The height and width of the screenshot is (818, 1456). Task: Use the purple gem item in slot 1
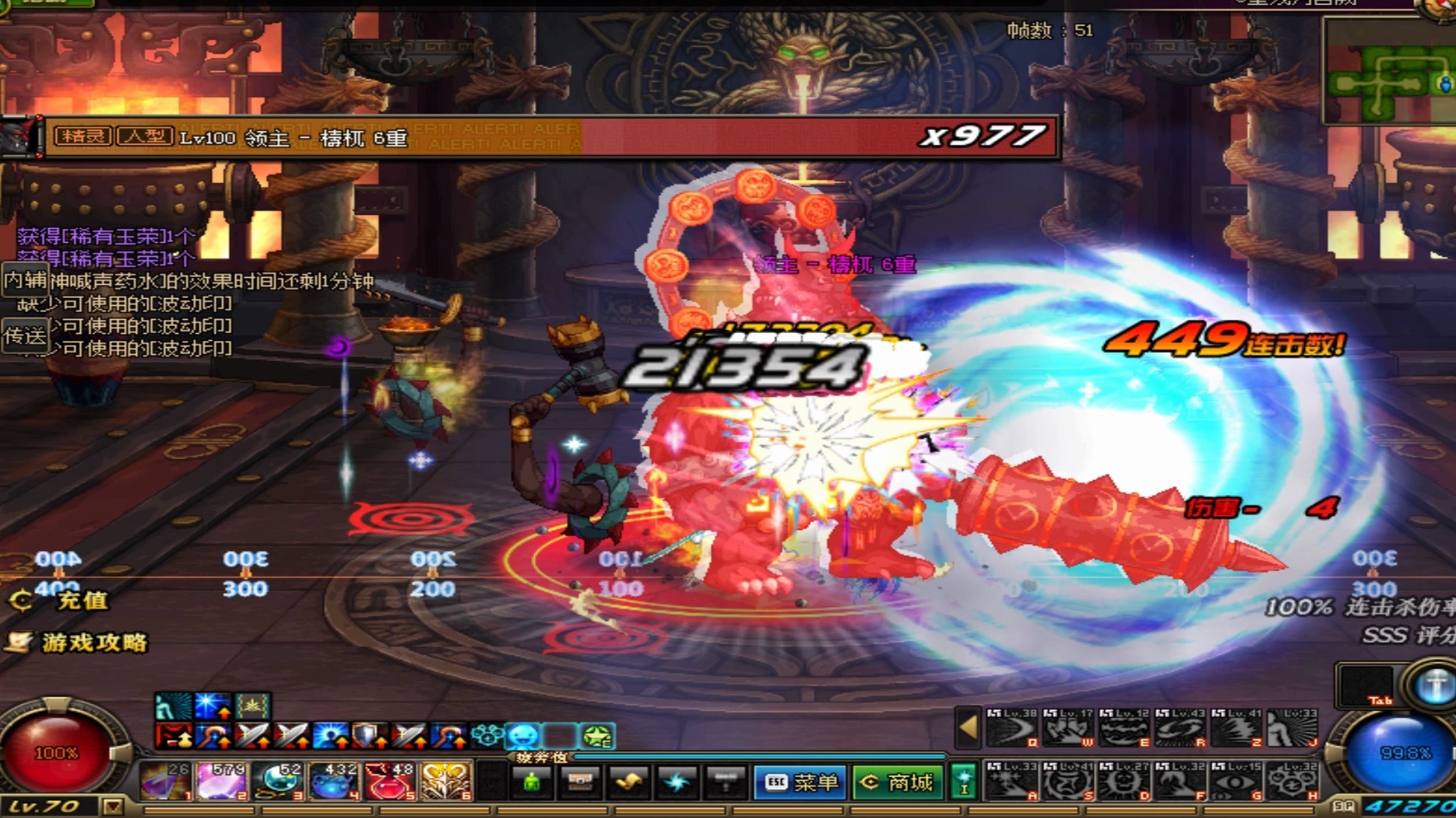(166, 781)
